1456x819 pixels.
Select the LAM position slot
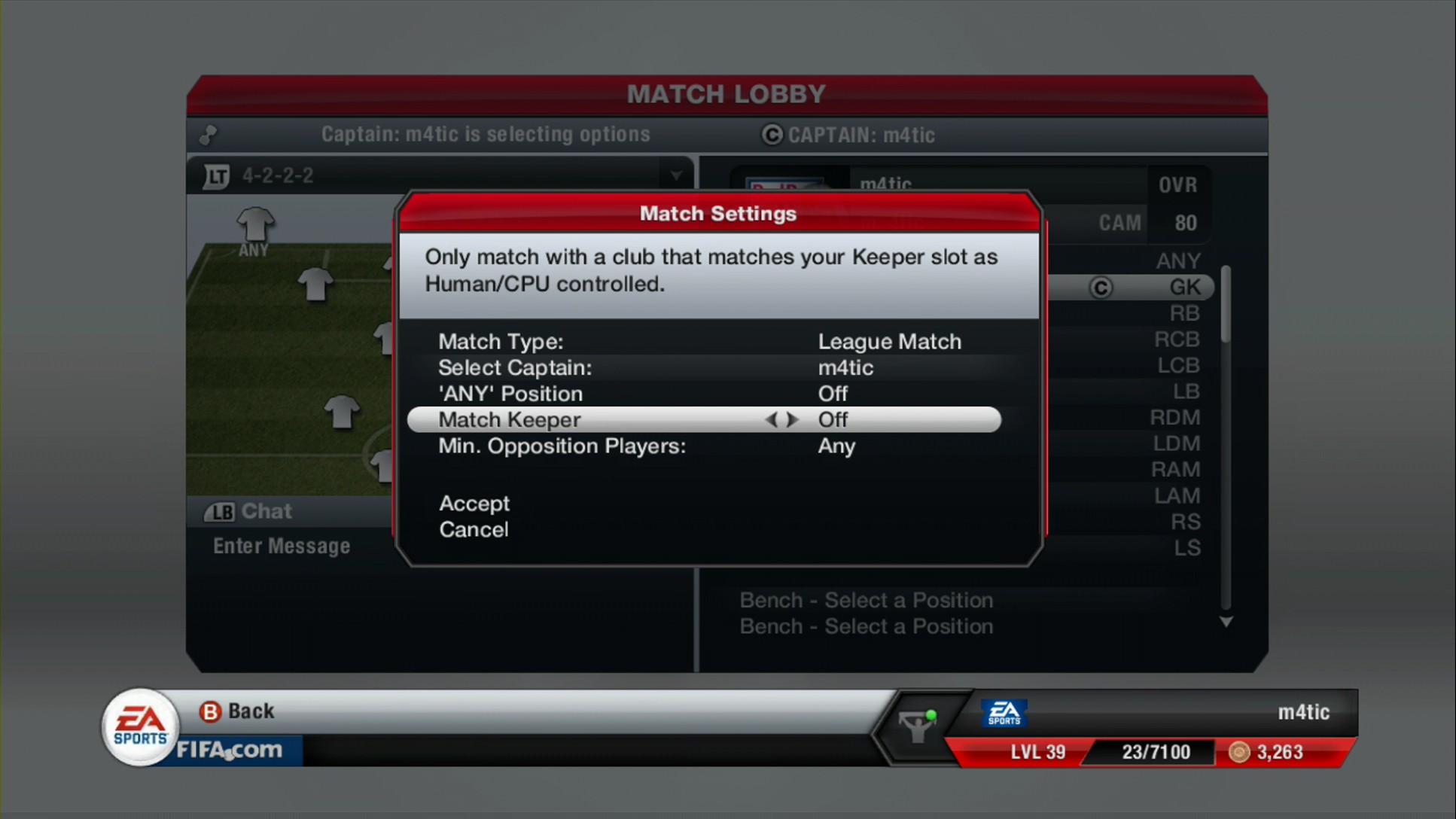(1177, 496)
